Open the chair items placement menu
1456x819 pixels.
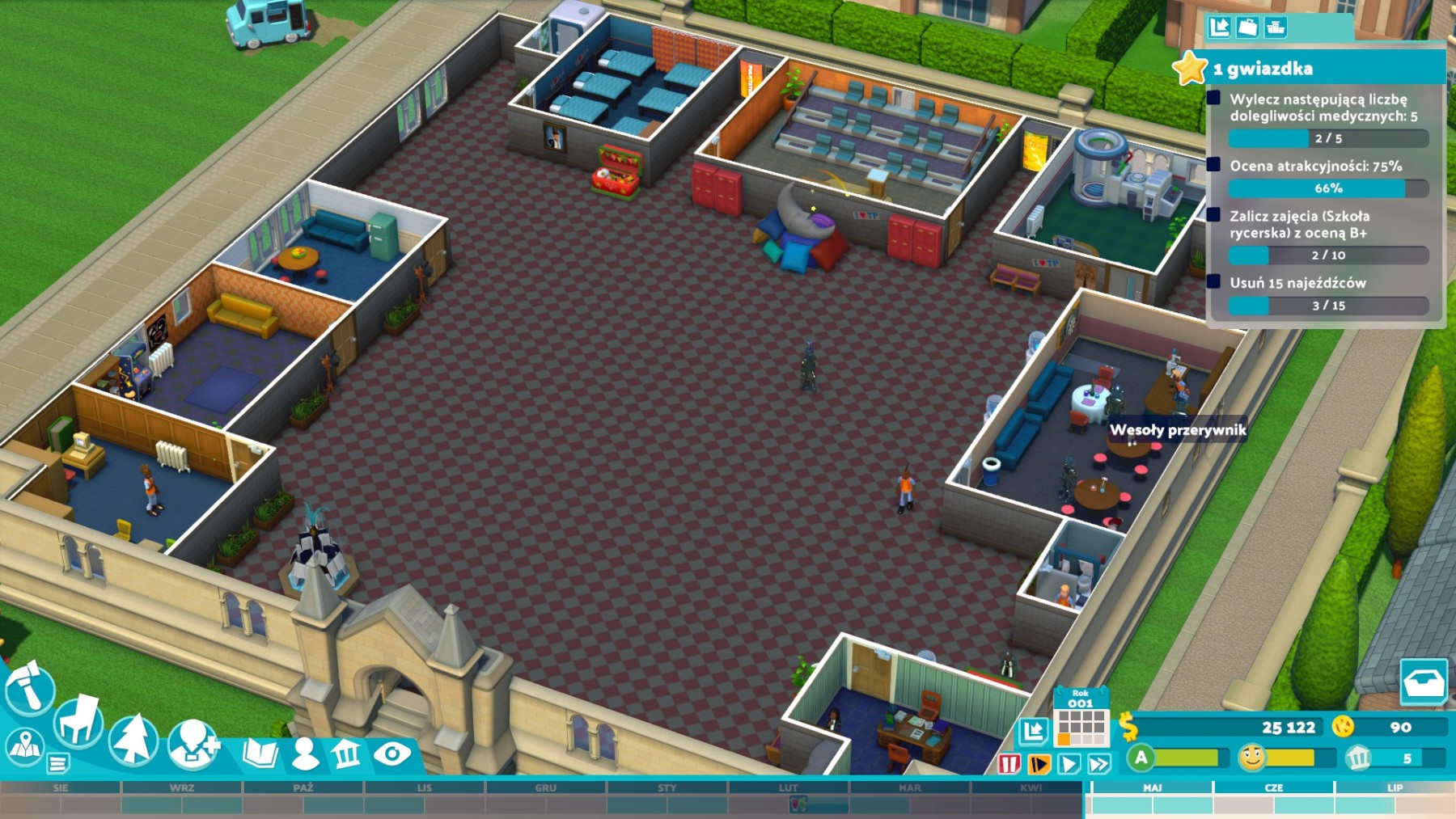78,721
